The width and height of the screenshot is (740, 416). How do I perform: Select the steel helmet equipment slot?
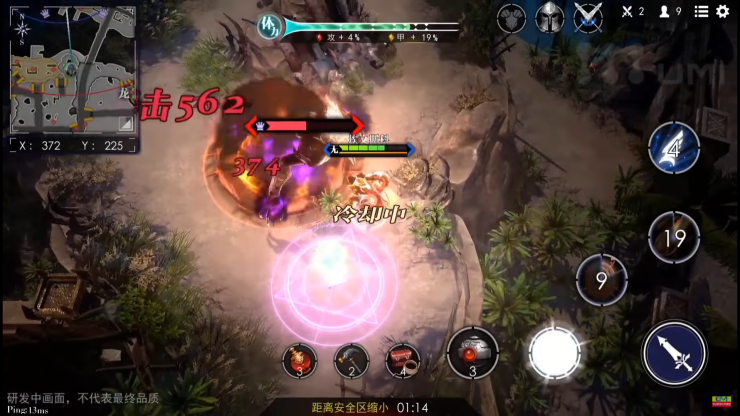pyautogui.click(x=549, y=16)
